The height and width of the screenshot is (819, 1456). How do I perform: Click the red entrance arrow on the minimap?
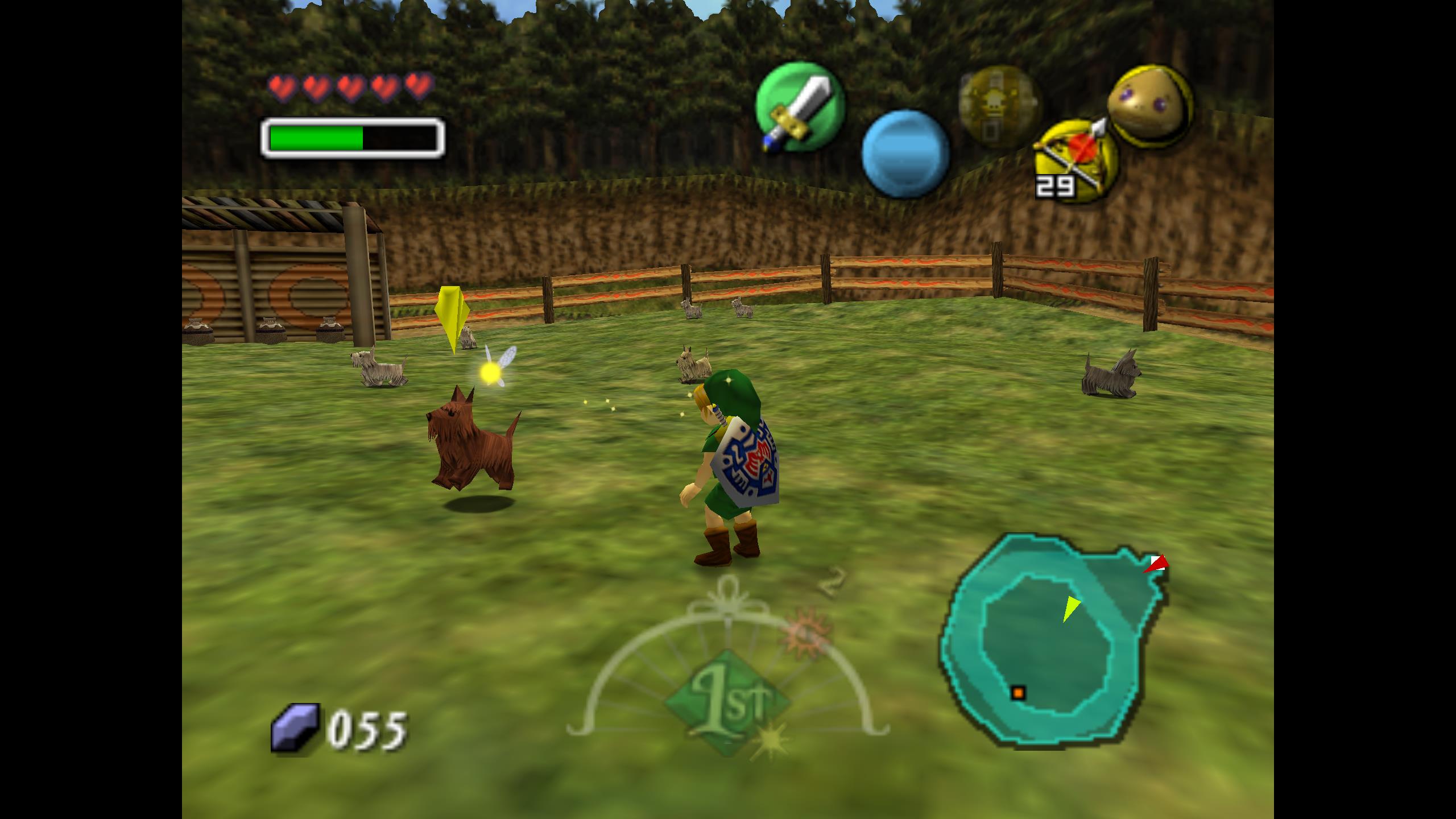pos(1156,564)
